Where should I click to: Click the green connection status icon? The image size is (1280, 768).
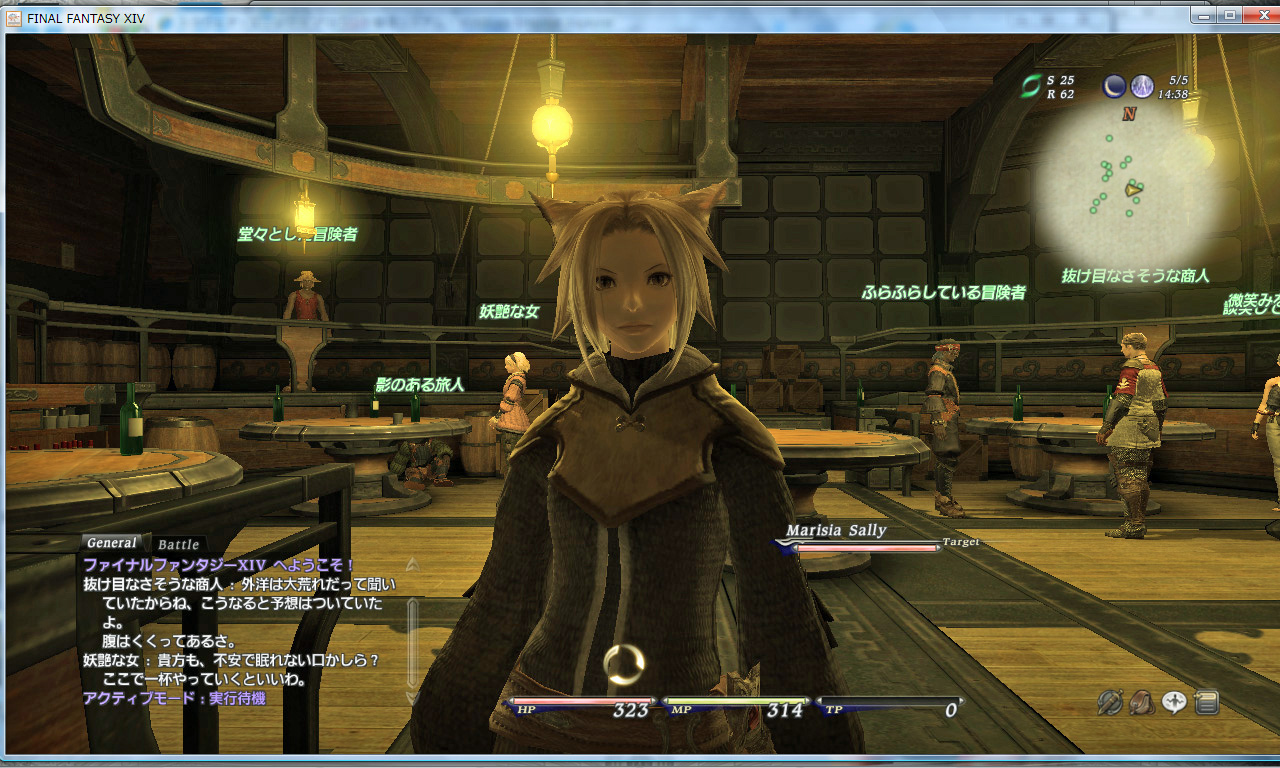(x=1030, y=87)
